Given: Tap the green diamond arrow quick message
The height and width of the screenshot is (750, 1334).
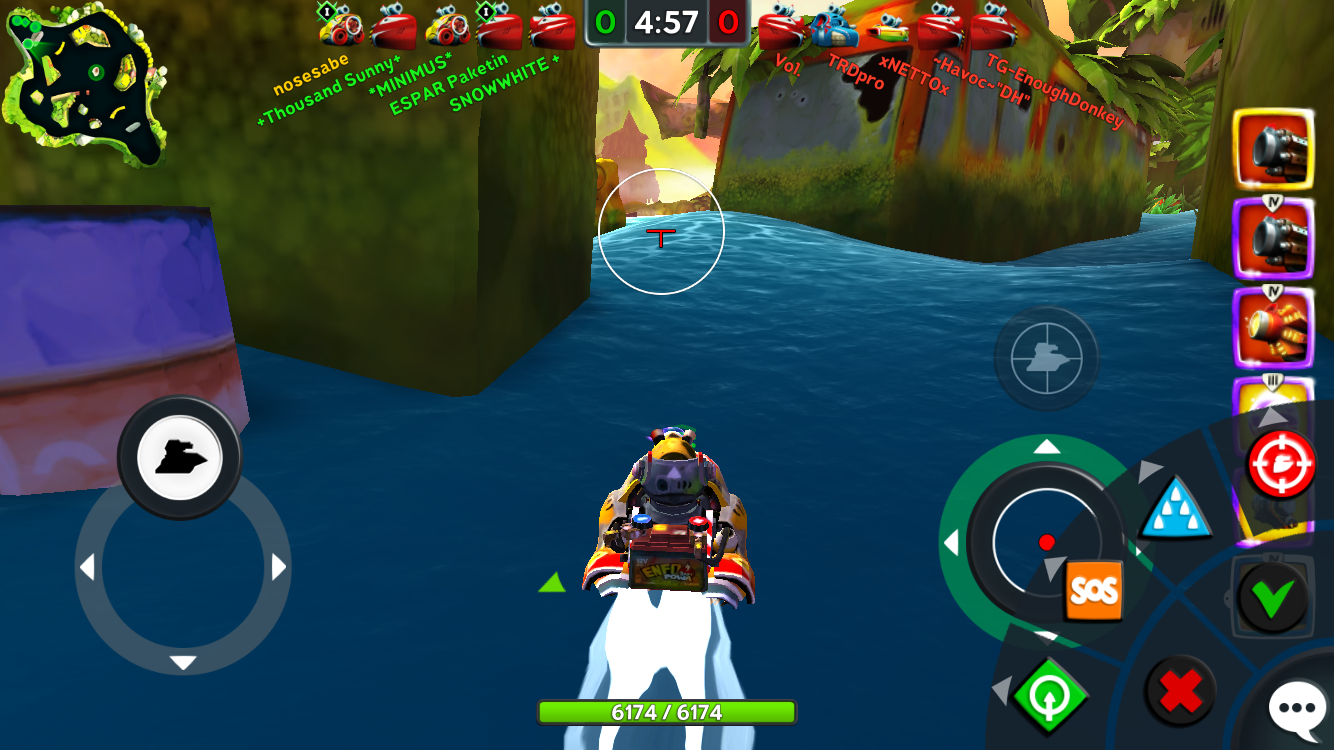Looking at the screenshot, I should point(1050,695).
